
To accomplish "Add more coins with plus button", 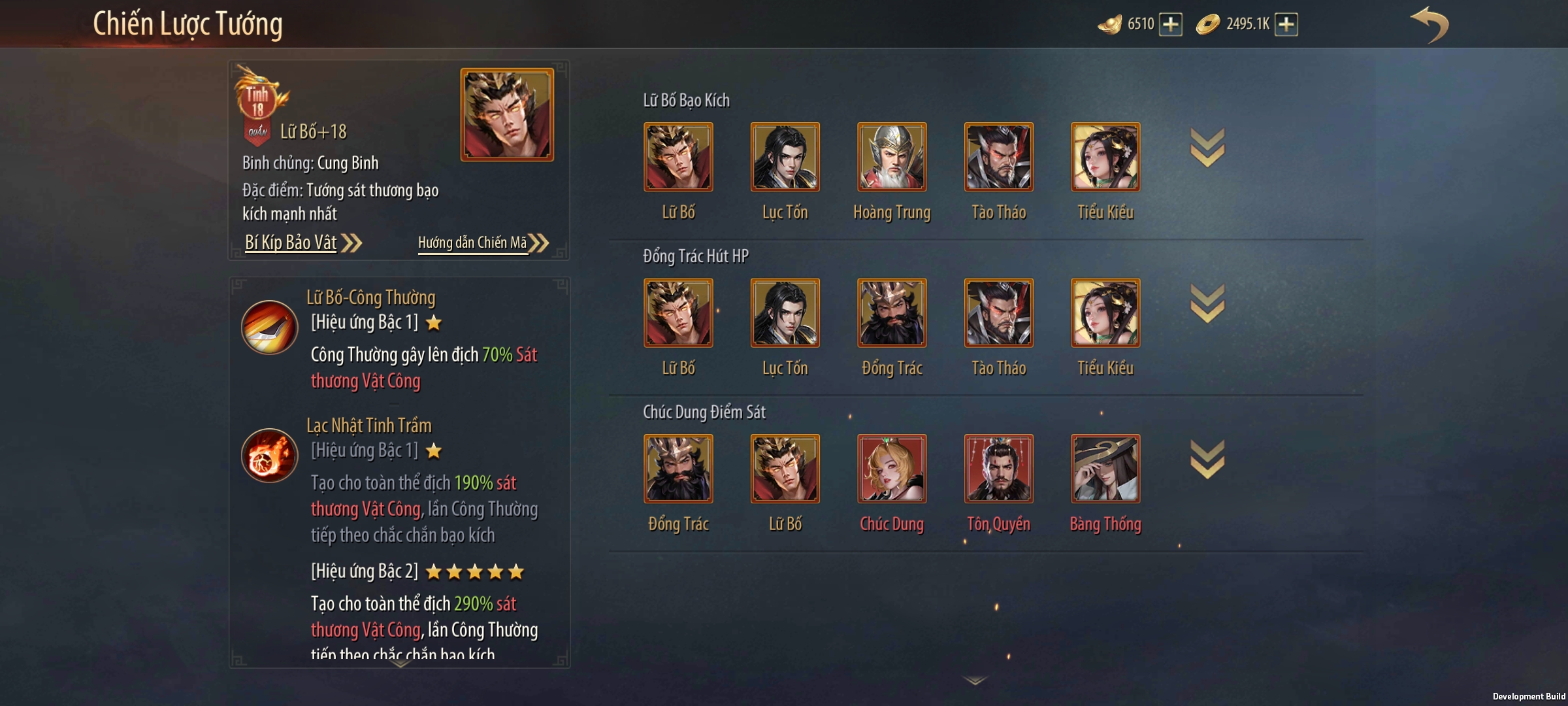I will coord(1286,25).
